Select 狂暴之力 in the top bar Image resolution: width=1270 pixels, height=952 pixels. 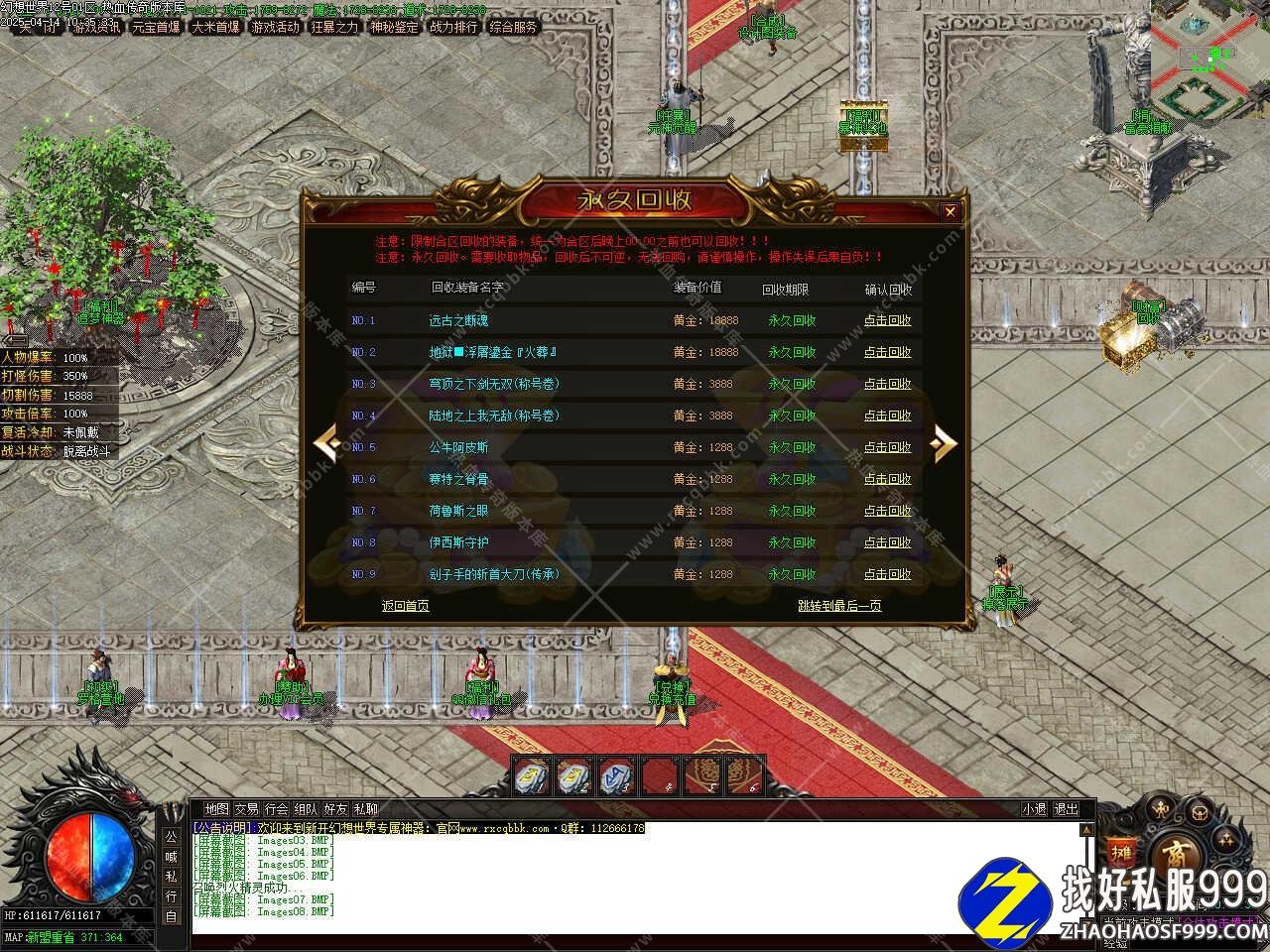tap(334, 27)
